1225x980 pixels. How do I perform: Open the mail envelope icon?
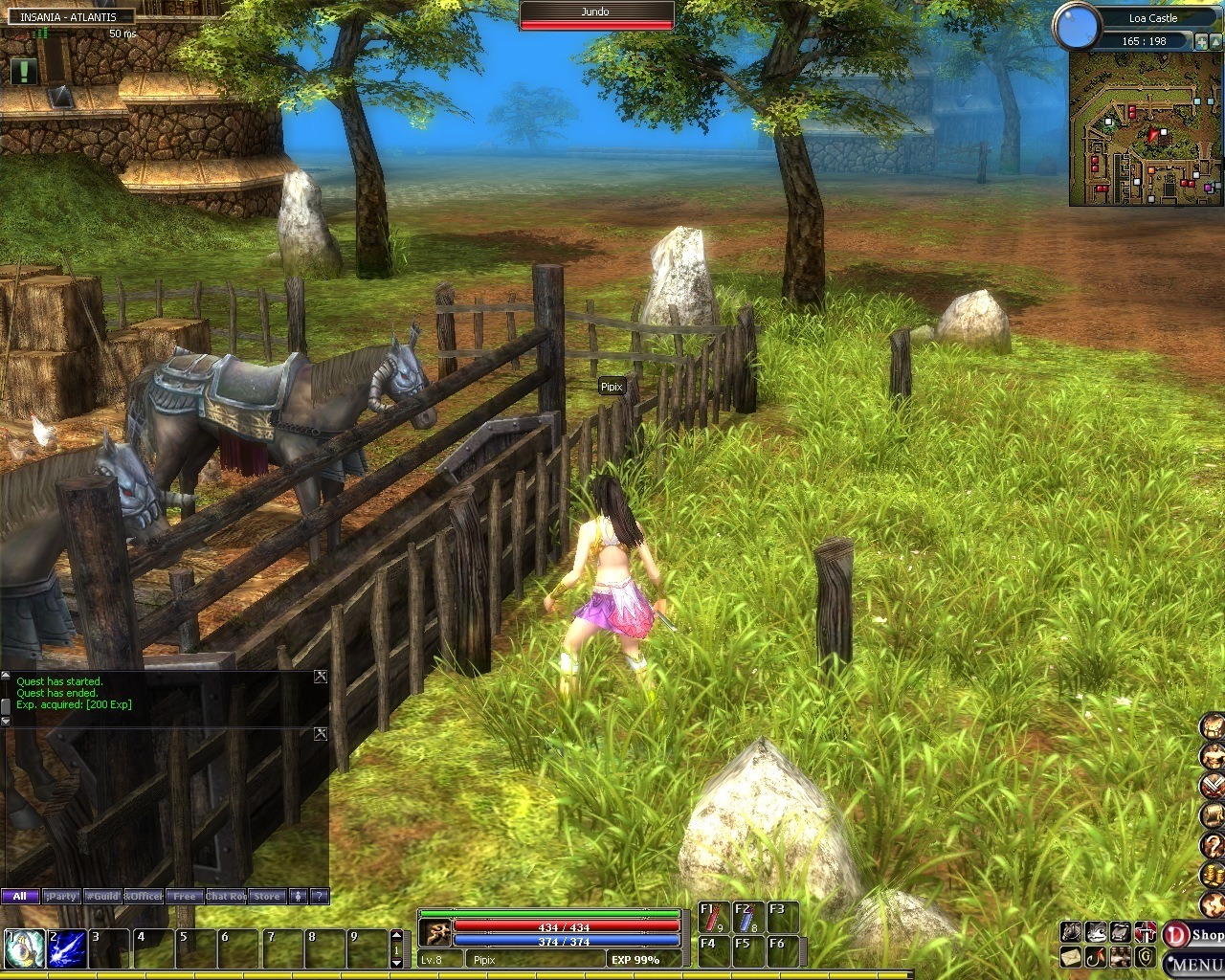[x=1071, y=956]
